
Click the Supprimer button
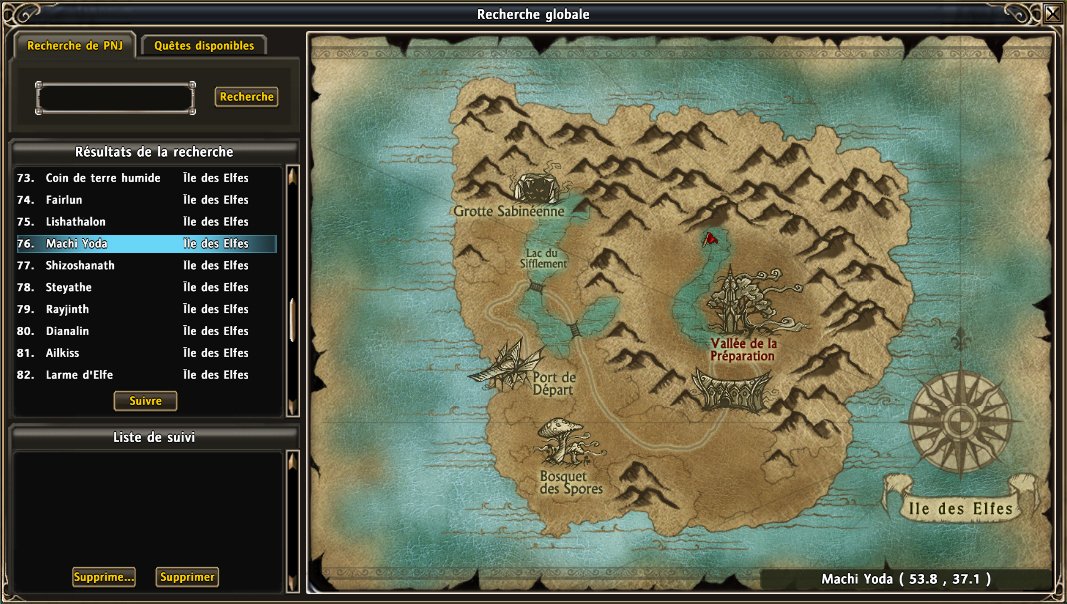(187, 577)
